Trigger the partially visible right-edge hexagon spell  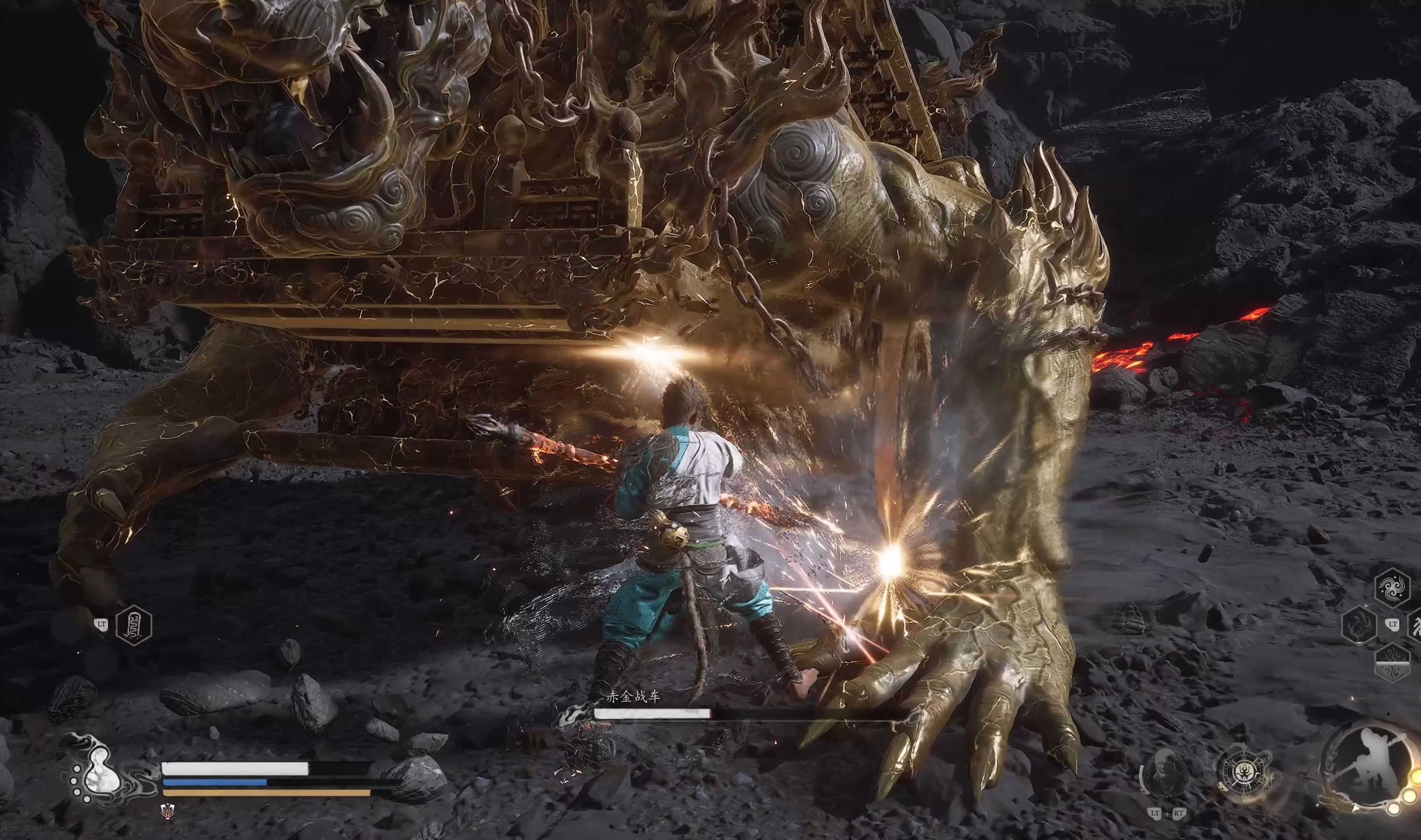pos(1415,624)
